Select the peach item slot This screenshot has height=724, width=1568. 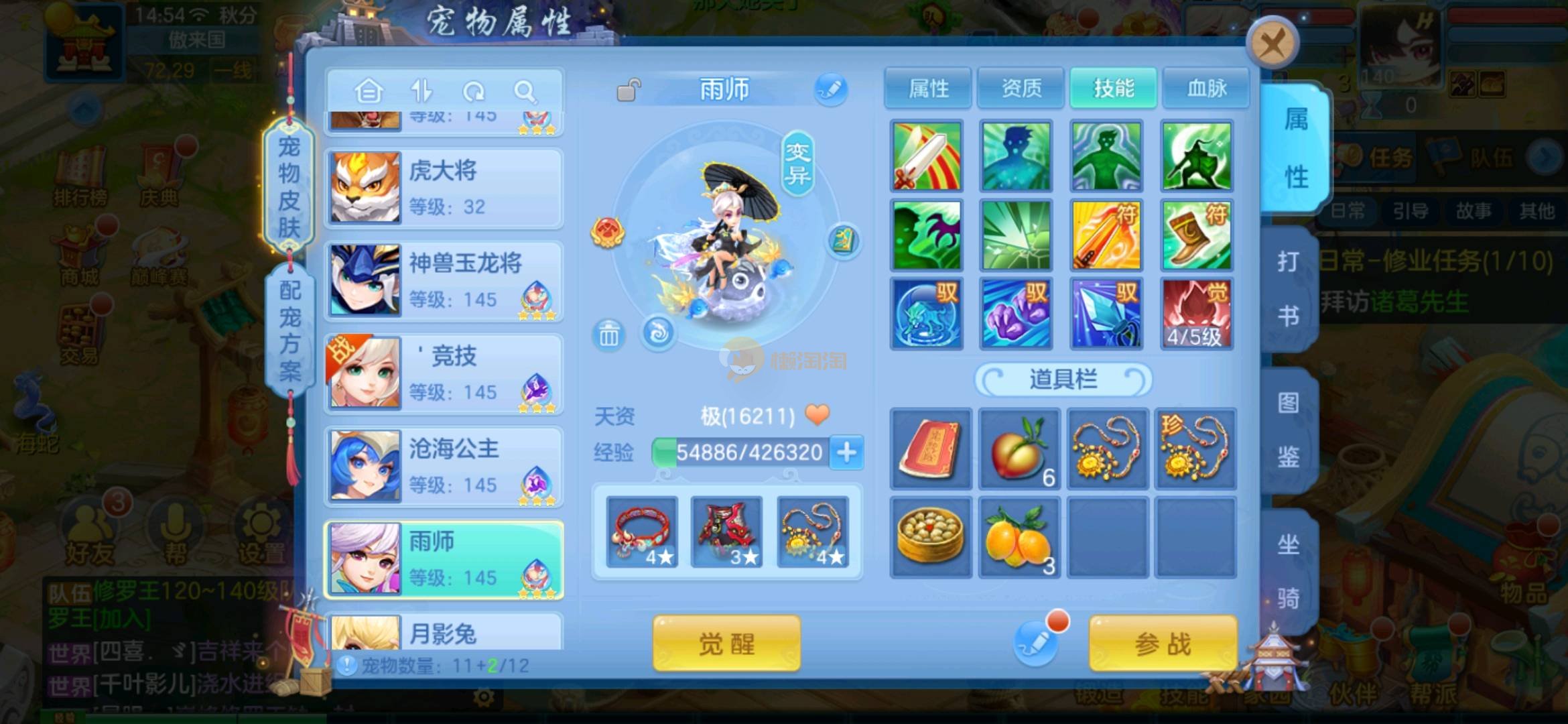(1019, 448)
